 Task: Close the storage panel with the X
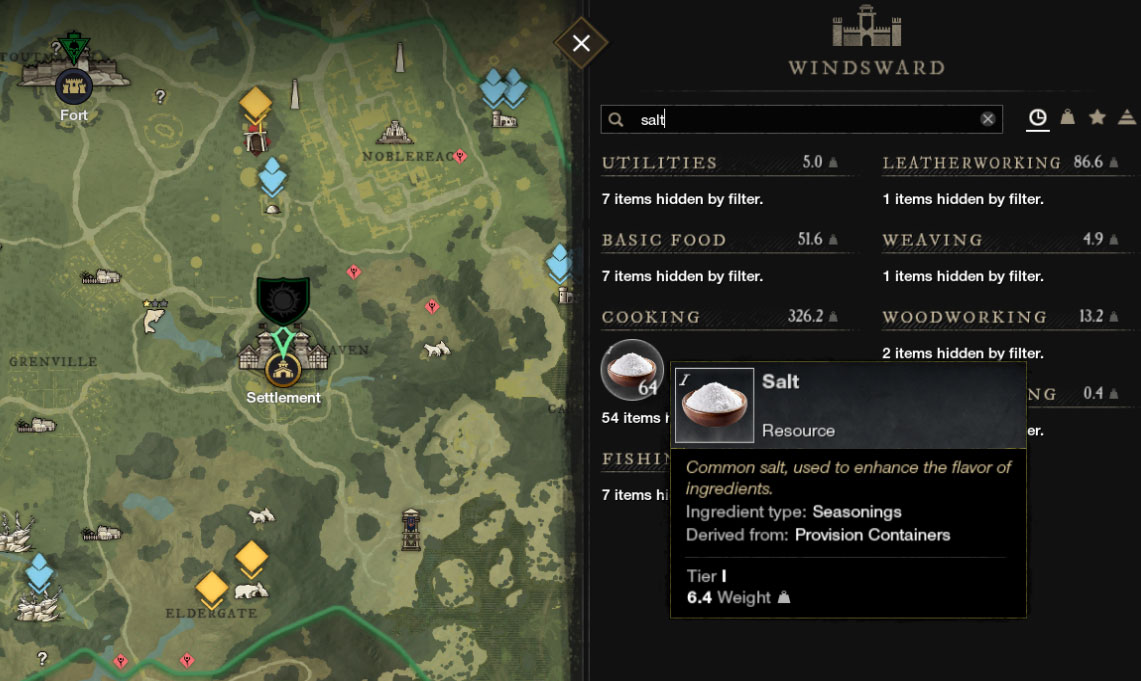pyautogui.click(x=581, y=43)
